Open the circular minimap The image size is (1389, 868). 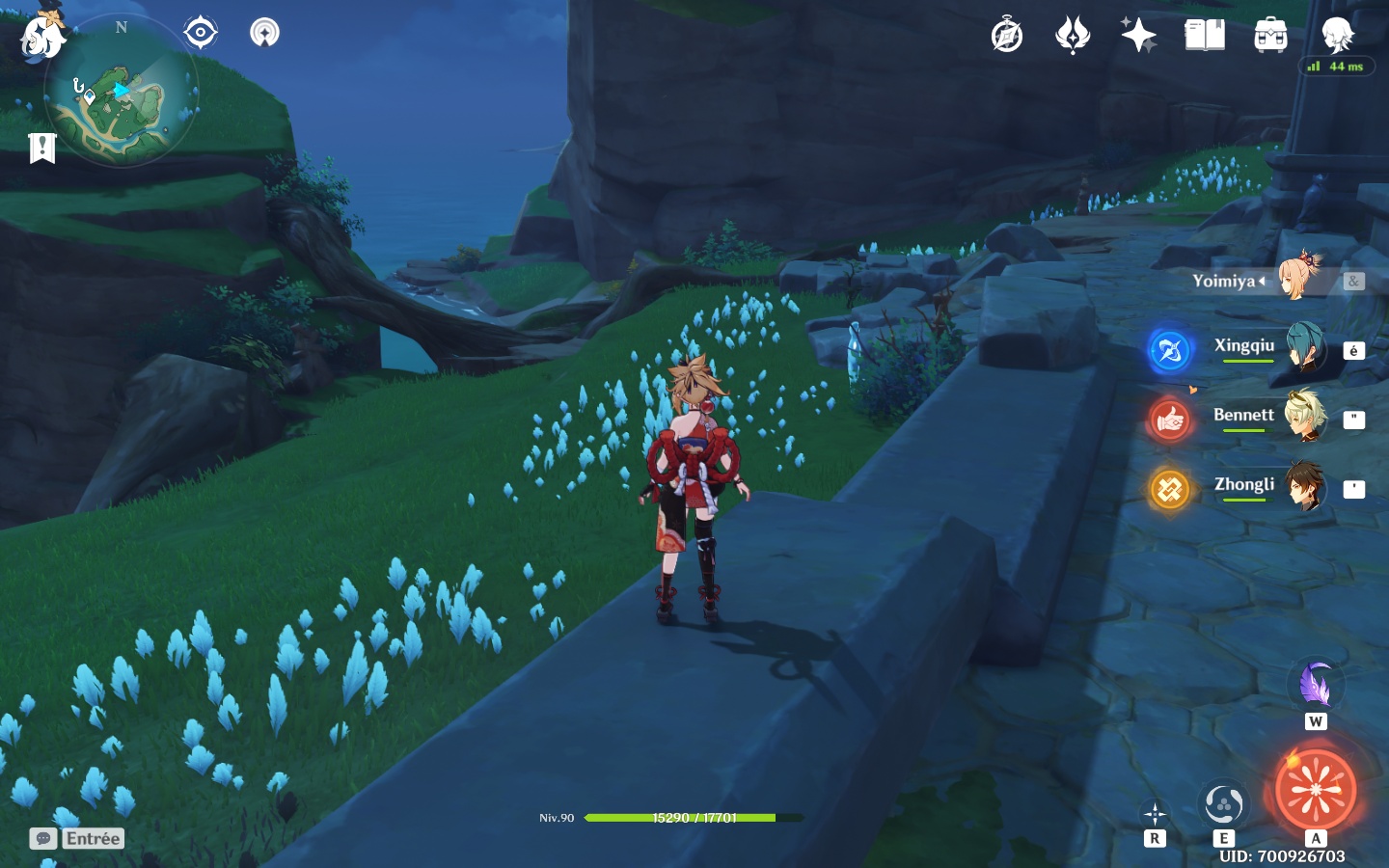122,93
